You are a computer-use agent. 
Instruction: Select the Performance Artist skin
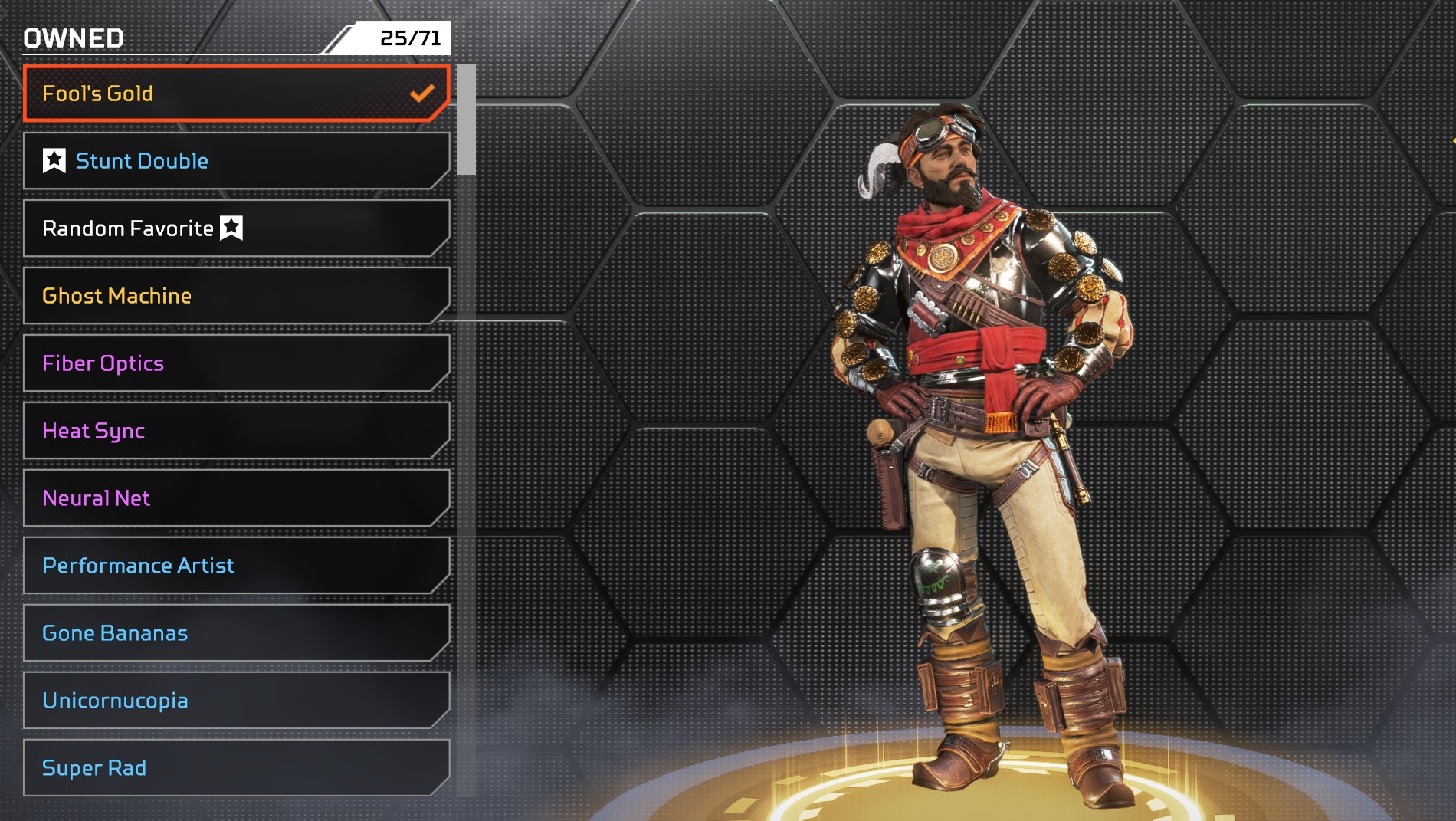(x=236, y=566)
